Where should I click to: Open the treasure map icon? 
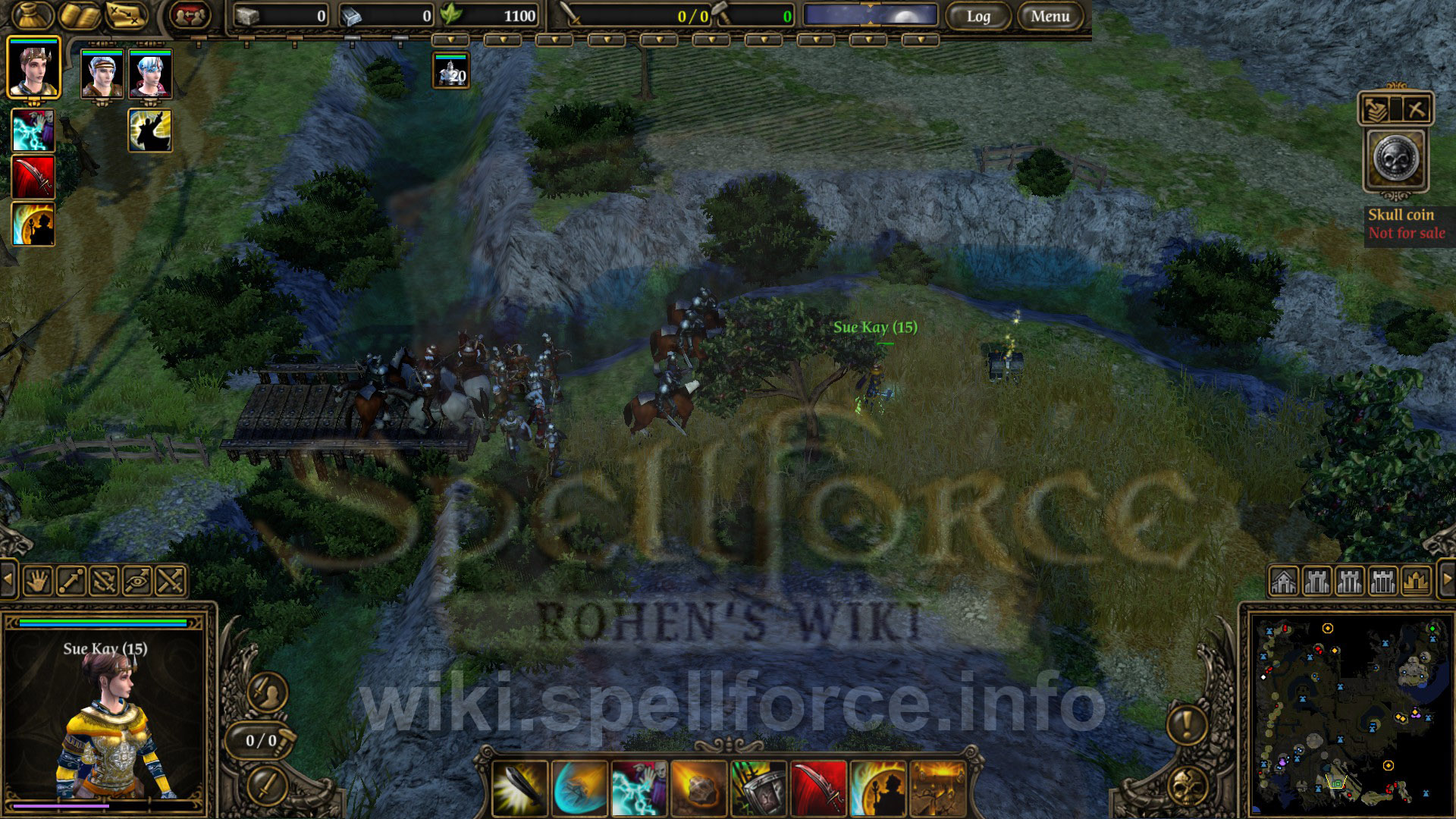[126, 15]
